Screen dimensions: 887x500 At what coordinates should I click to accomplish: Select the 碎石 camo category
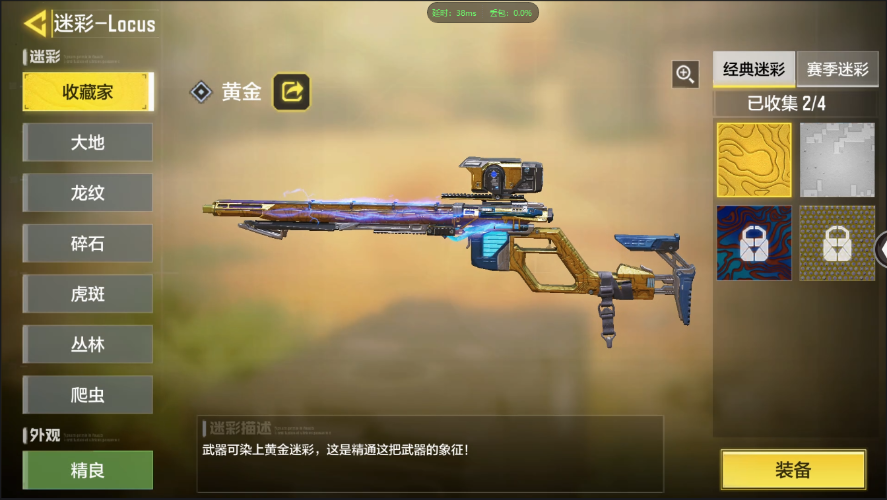[x=88, y=243]
